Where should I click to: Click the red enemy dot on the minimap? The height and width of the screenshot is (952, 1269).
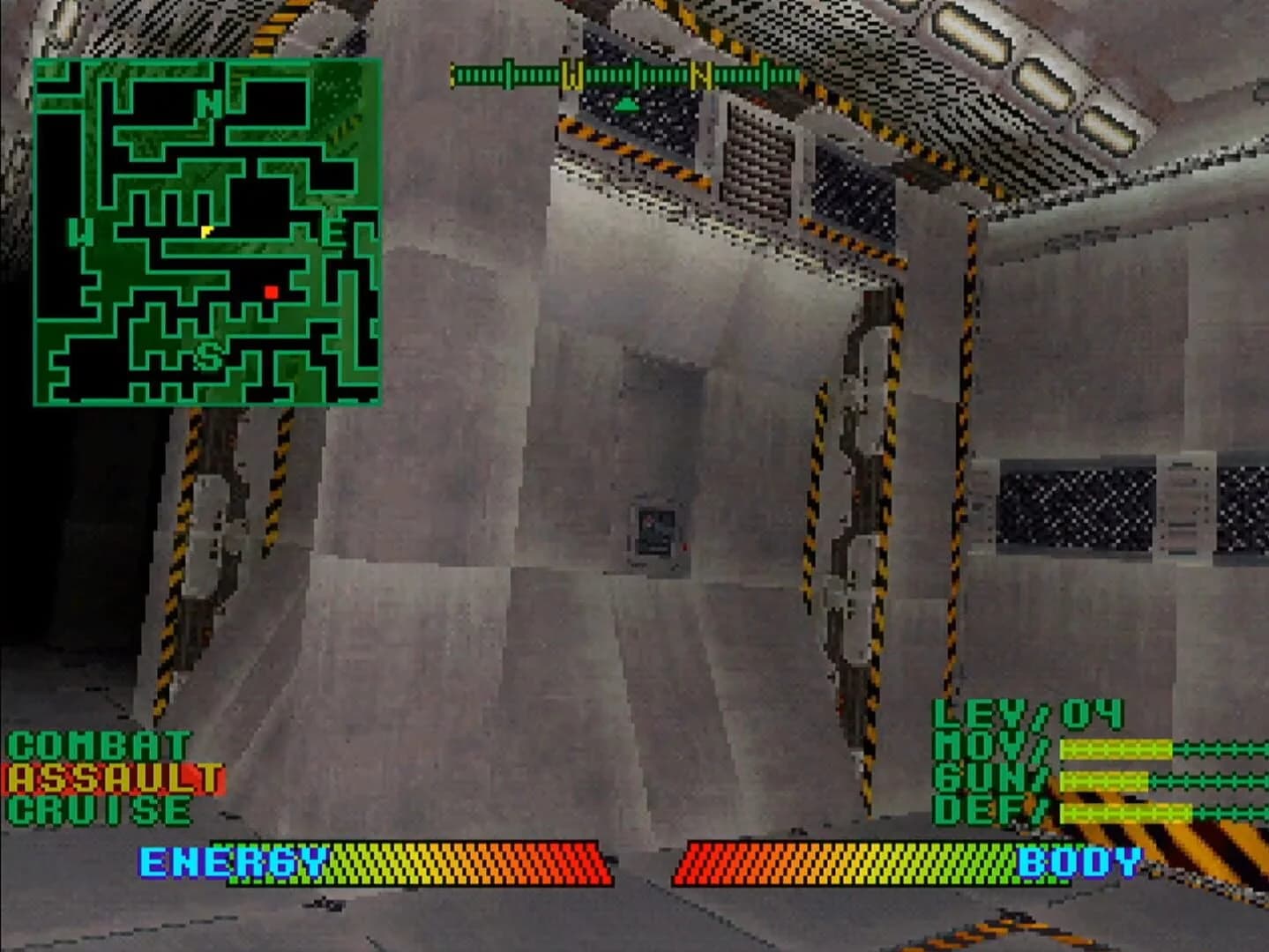coord(271,292)
